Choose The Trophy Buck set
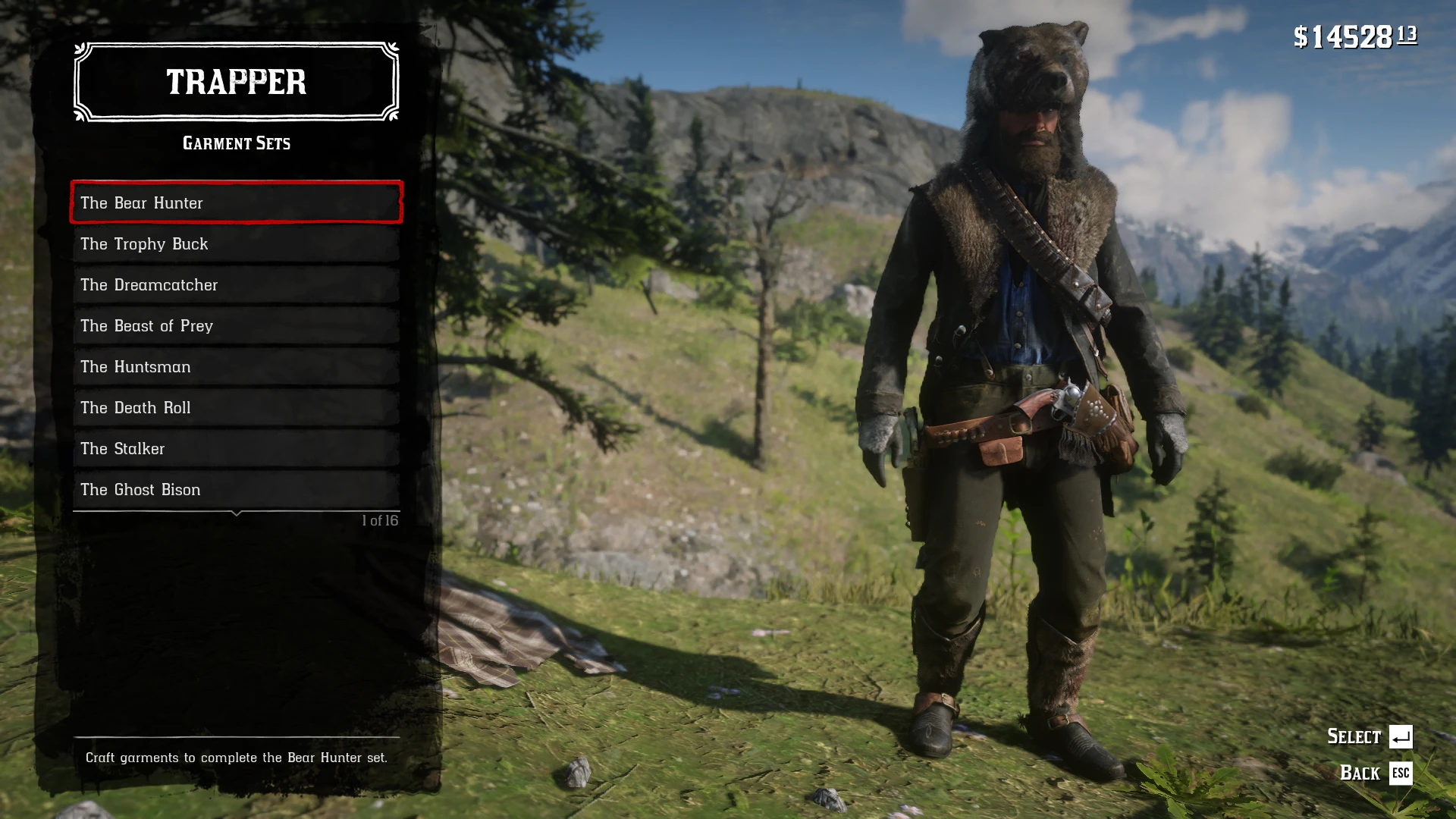Image resolution: width=1456 pixels, height=819 pixels. (x=236, y=243)
